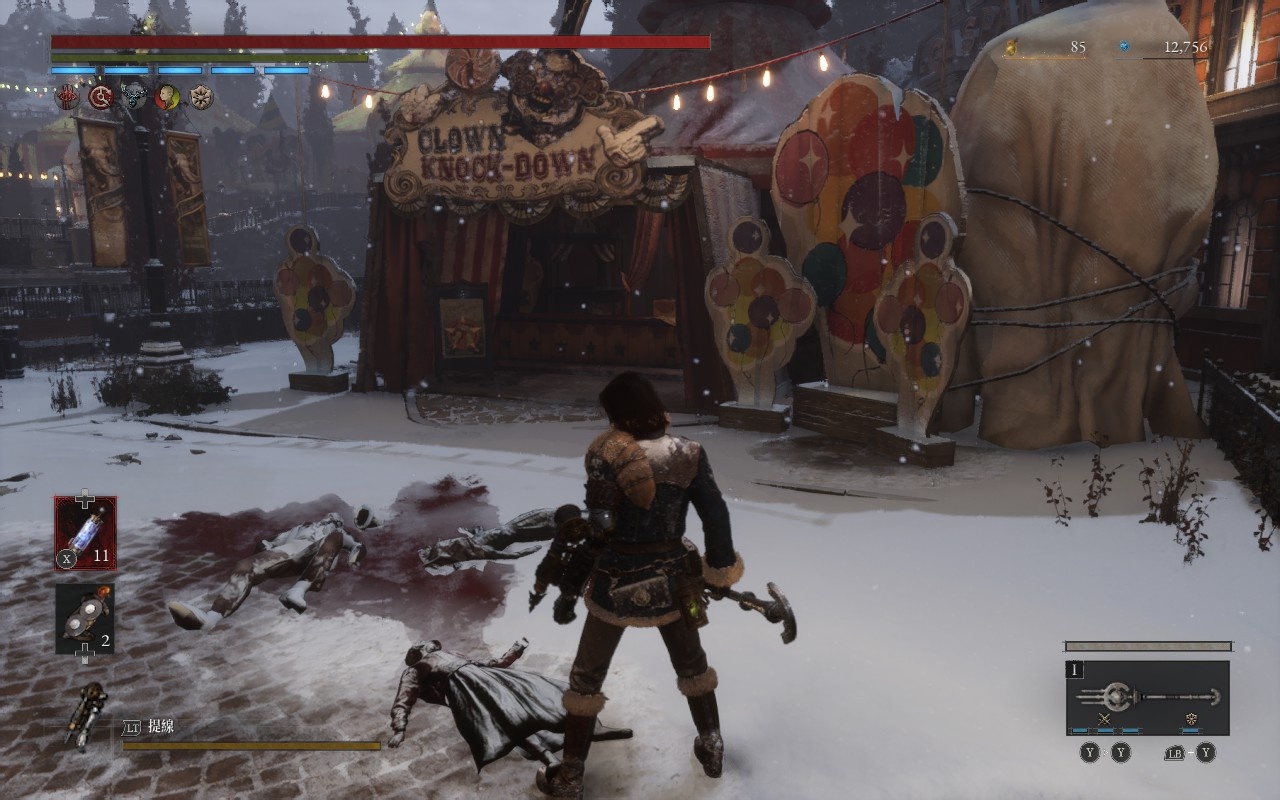Select the Pulse Cell healing item slot
1280x800 pixels.
pos(85,533)
